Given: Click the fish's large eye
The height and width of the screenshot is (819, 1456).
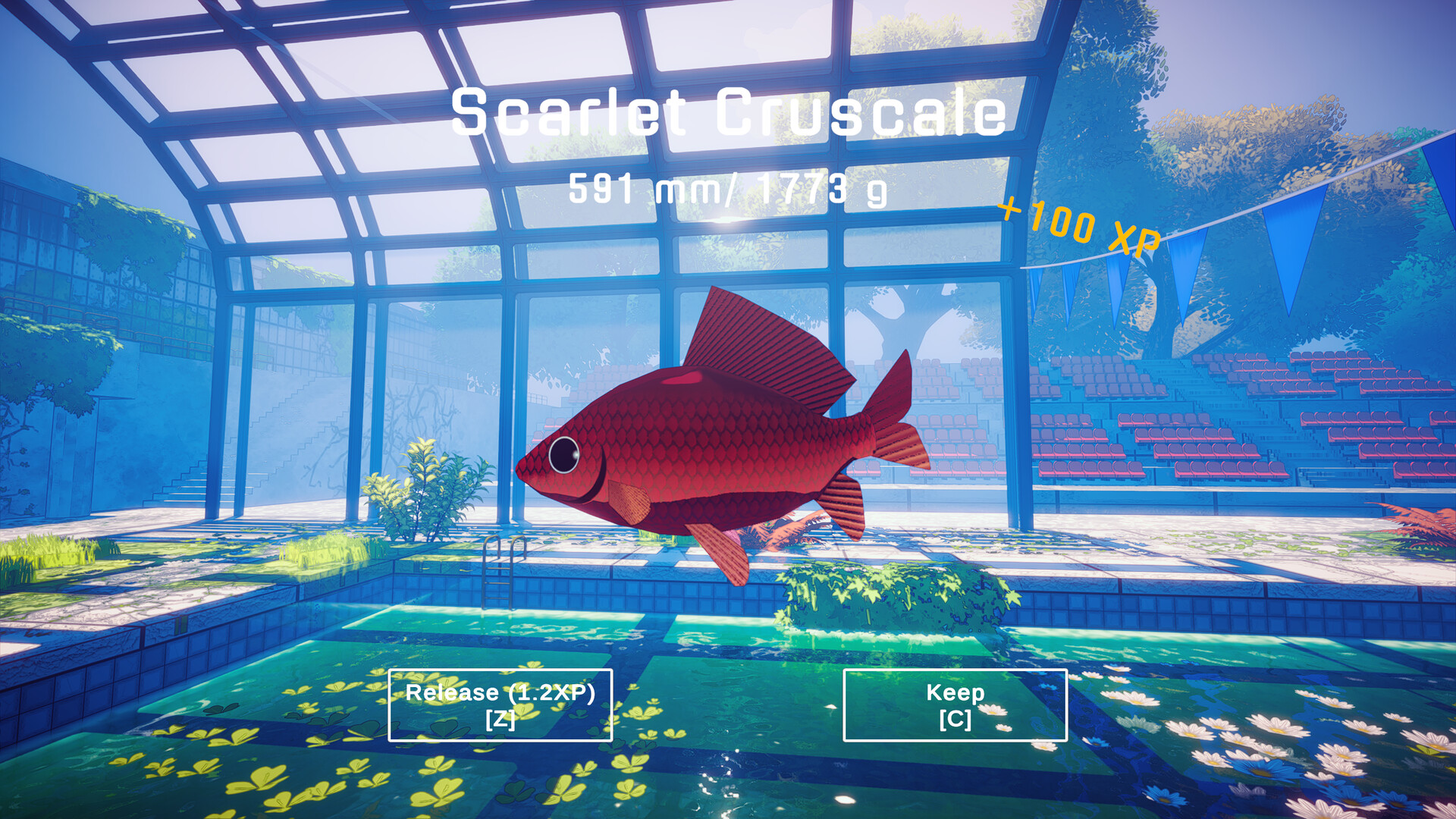Looking at the screenshot, I should 563,455.
